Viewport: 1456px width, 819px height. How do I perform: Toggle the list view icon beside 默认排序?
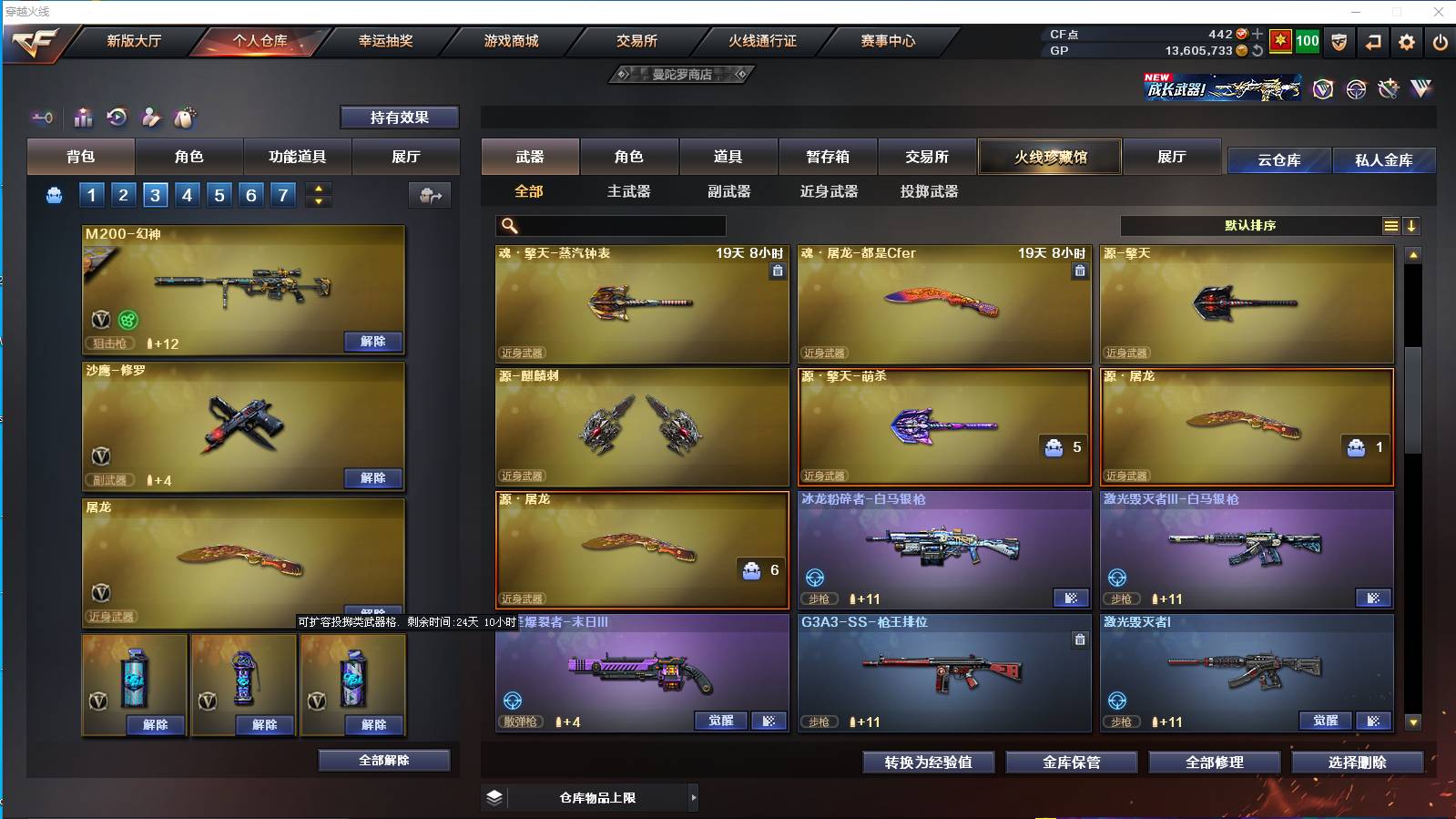click(1392, 225)
